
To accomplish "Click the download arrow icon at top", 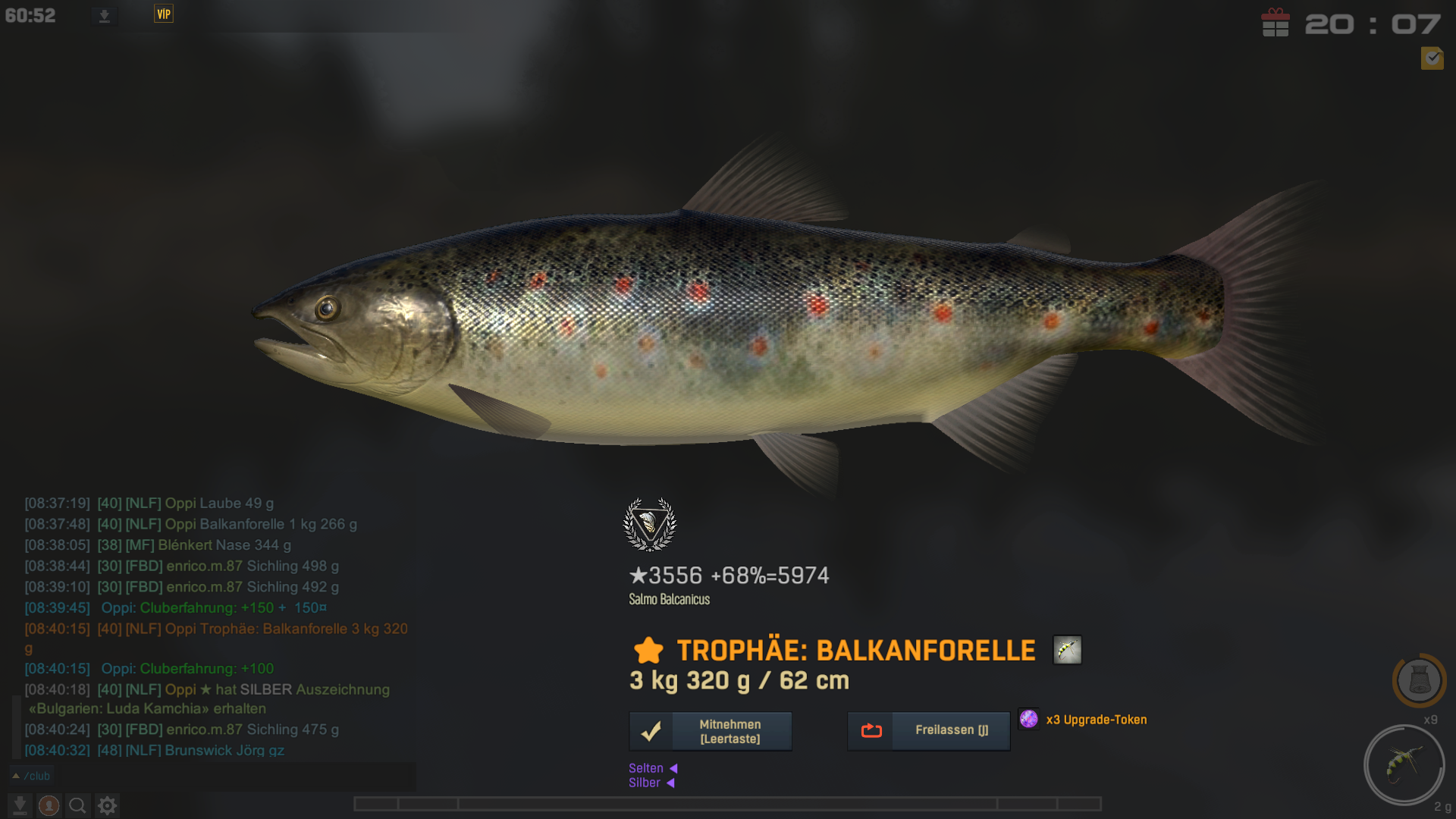I will click(x=105, y=16).
